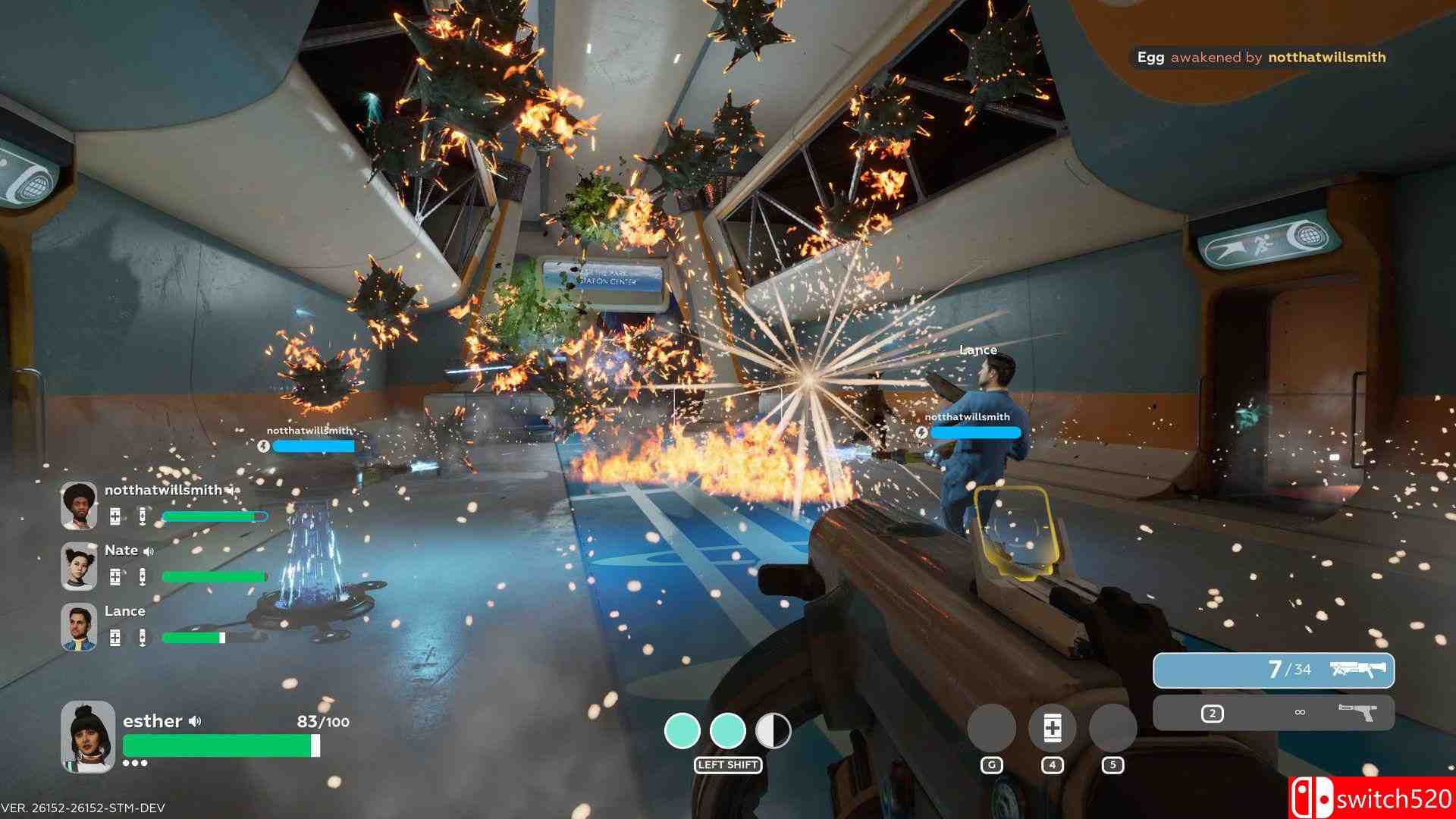This screenshot has height=819, width=1456.
Task: Switch to the secondary pistol slot
Action: (x=1273, y=713)
